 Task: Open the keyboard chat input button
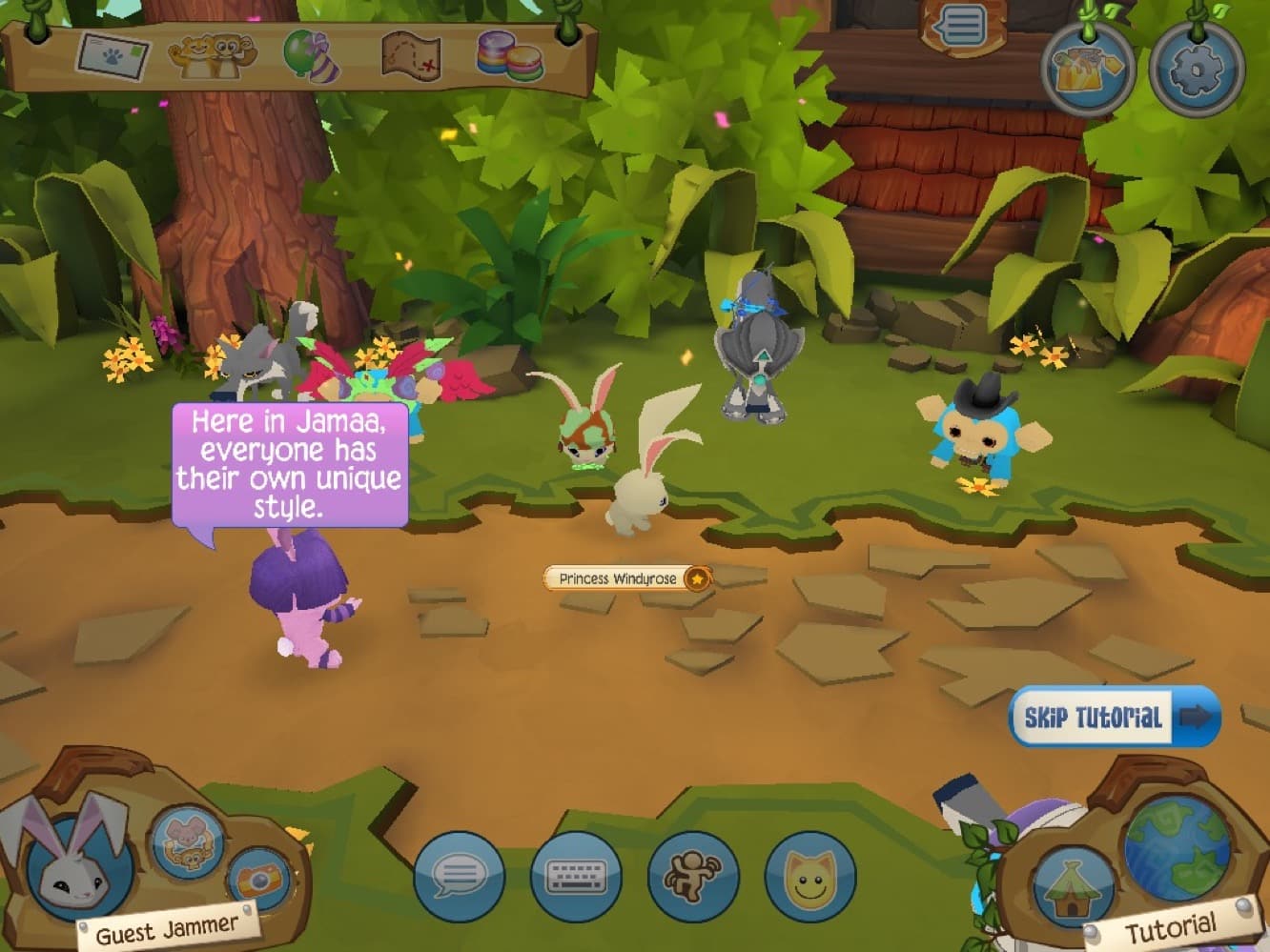coord(576,876)
